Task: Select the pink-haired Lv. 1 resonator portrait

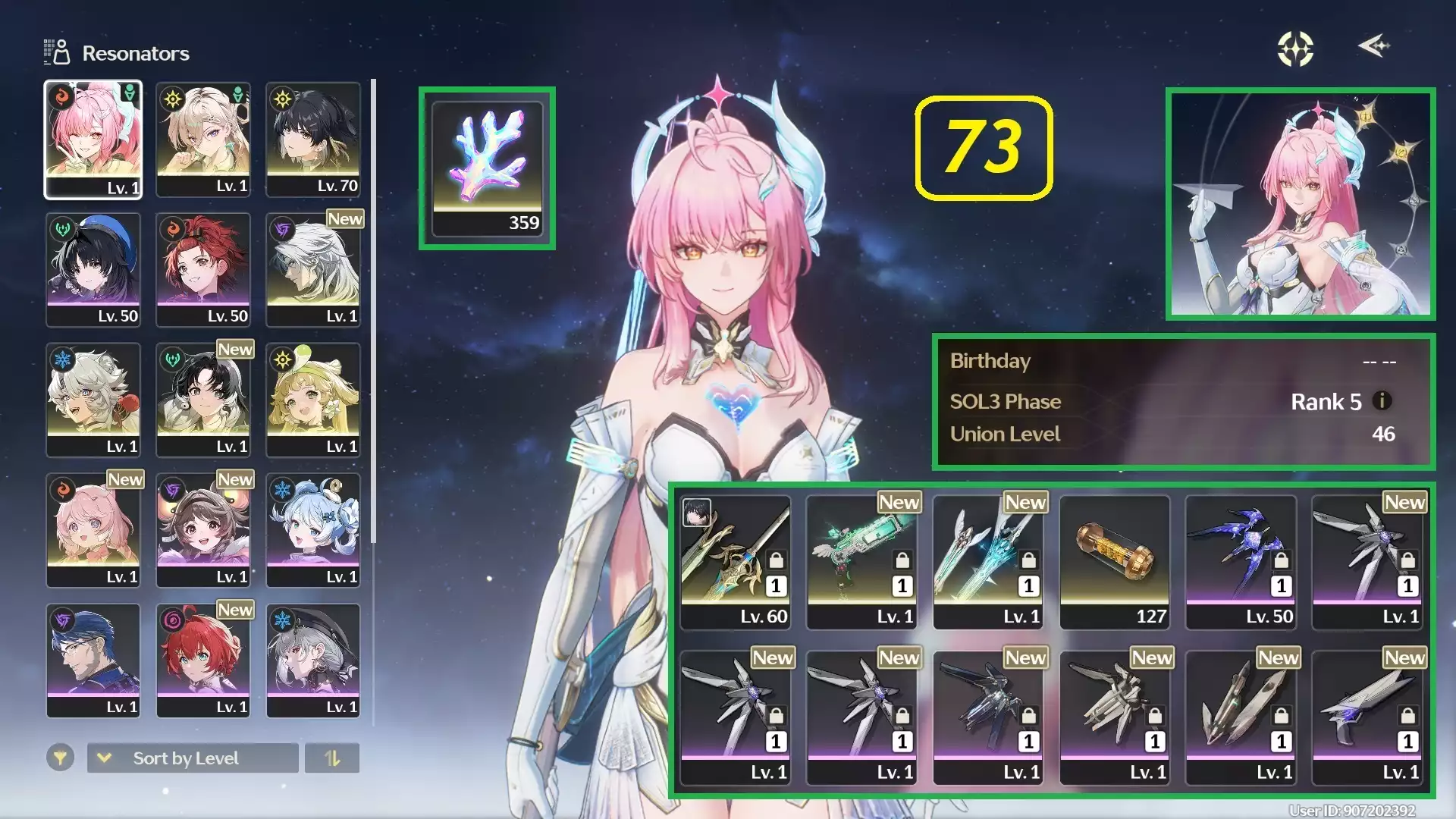Action: pos(93,140)
